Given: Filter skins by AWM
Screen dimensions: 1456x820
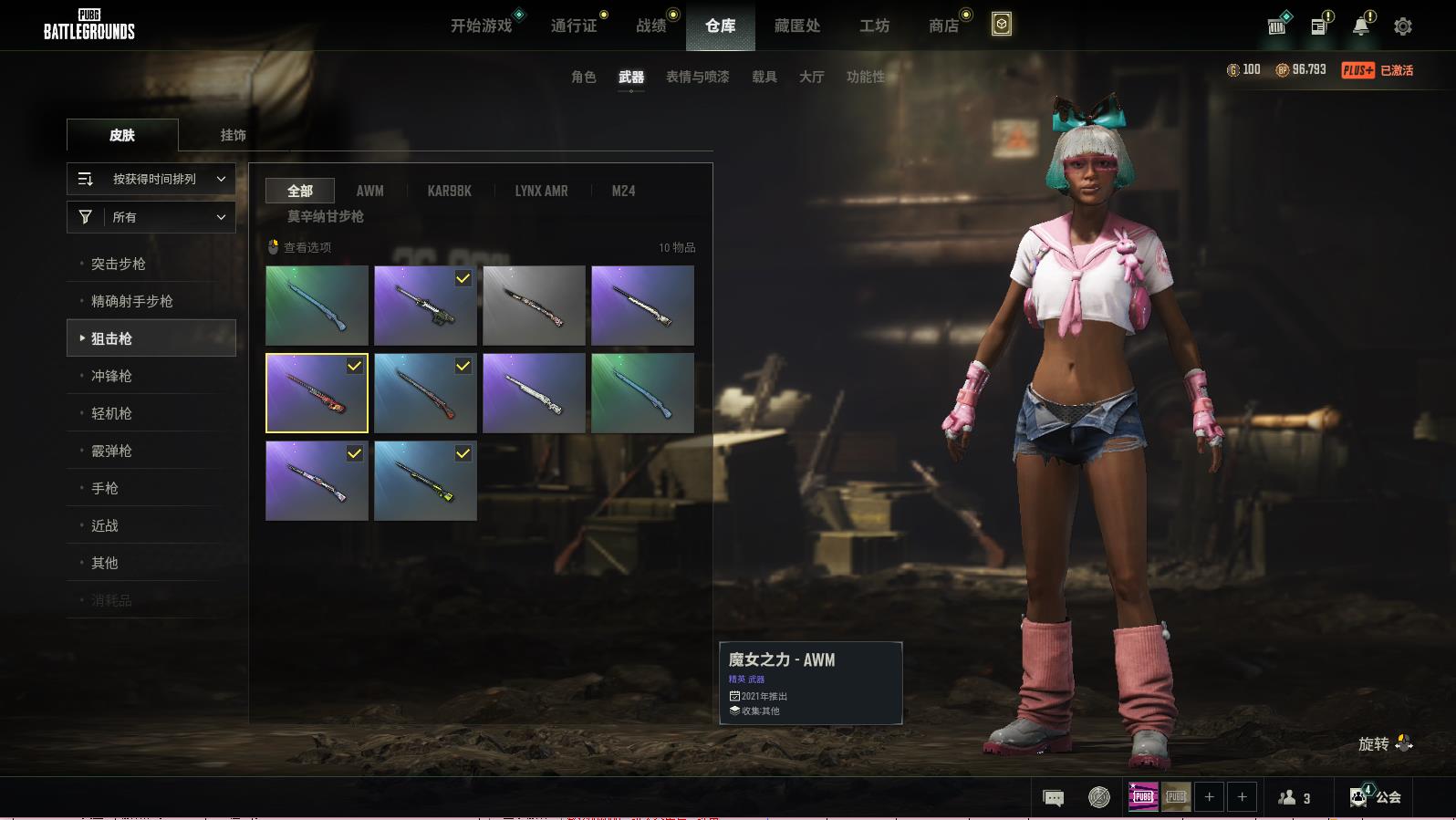Looking at the screenshot, I should coord(369,191).
